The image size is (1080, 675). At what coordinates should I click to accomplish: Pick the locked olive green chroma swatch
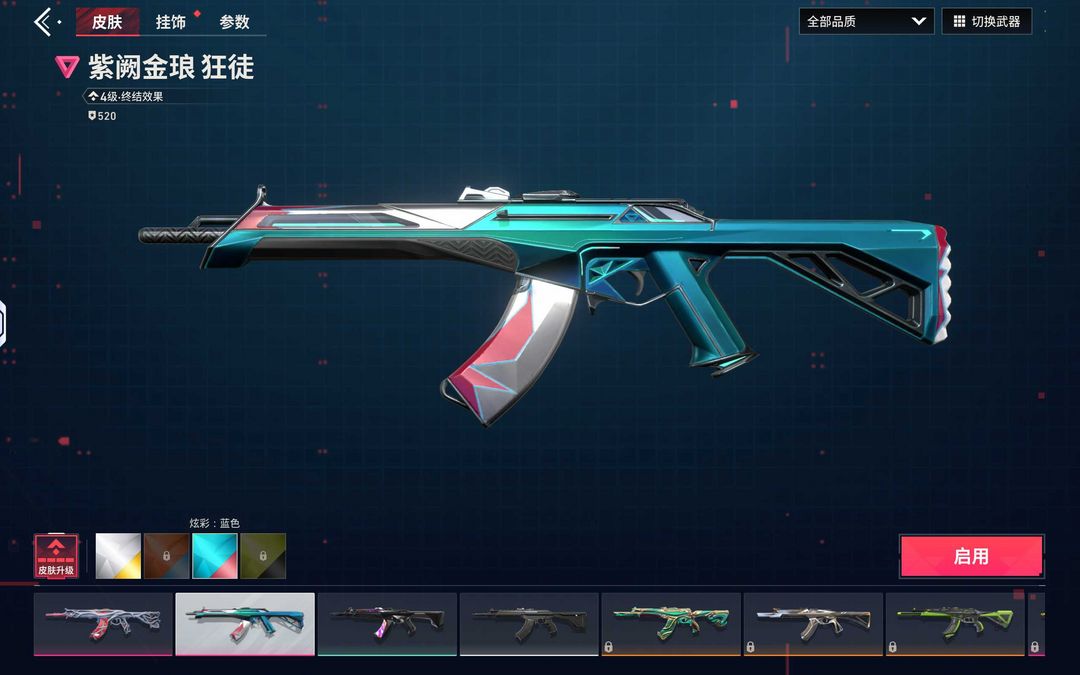(262, 556)
